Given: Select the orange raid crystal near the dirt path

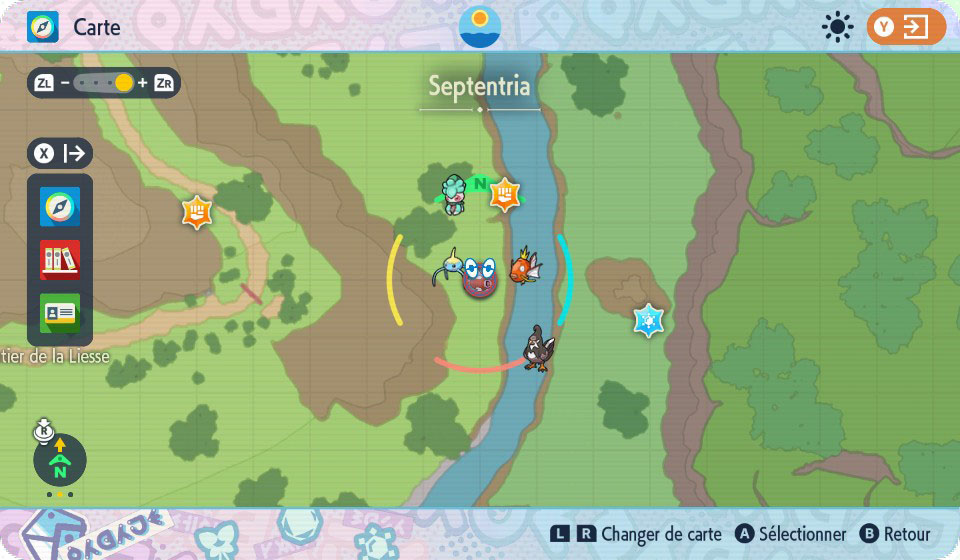Looking at the screenshot, I should point(197,212).
